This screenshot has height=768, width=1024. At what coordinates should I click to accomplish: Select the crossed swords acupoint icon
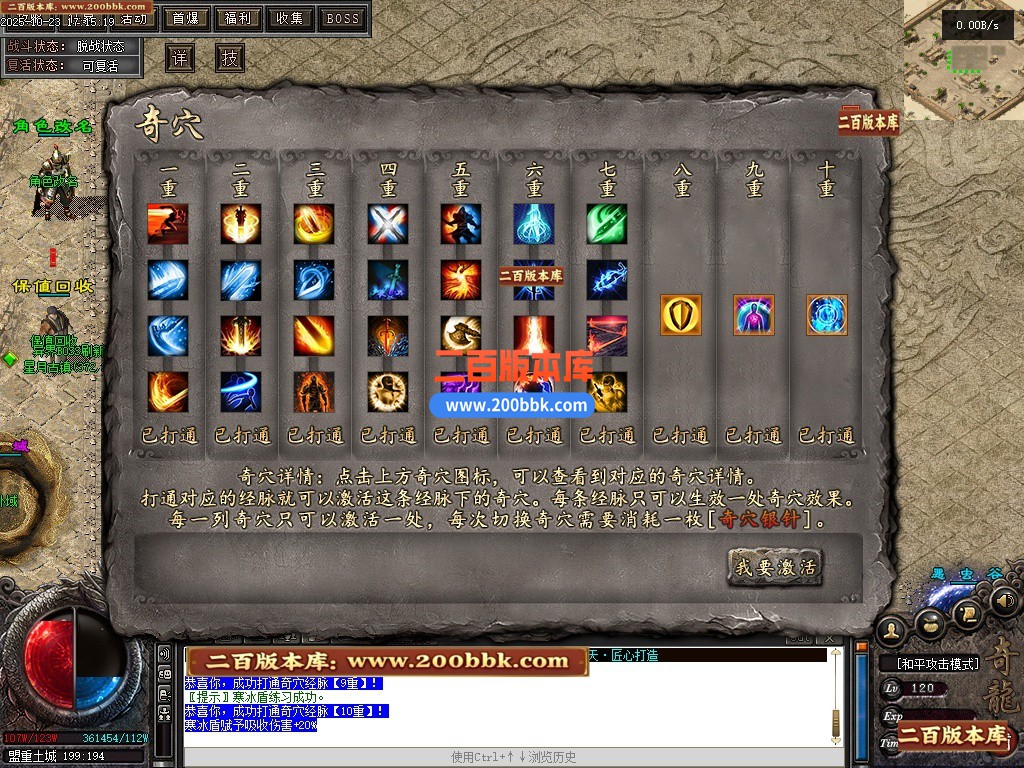click(x=388, y=225)
